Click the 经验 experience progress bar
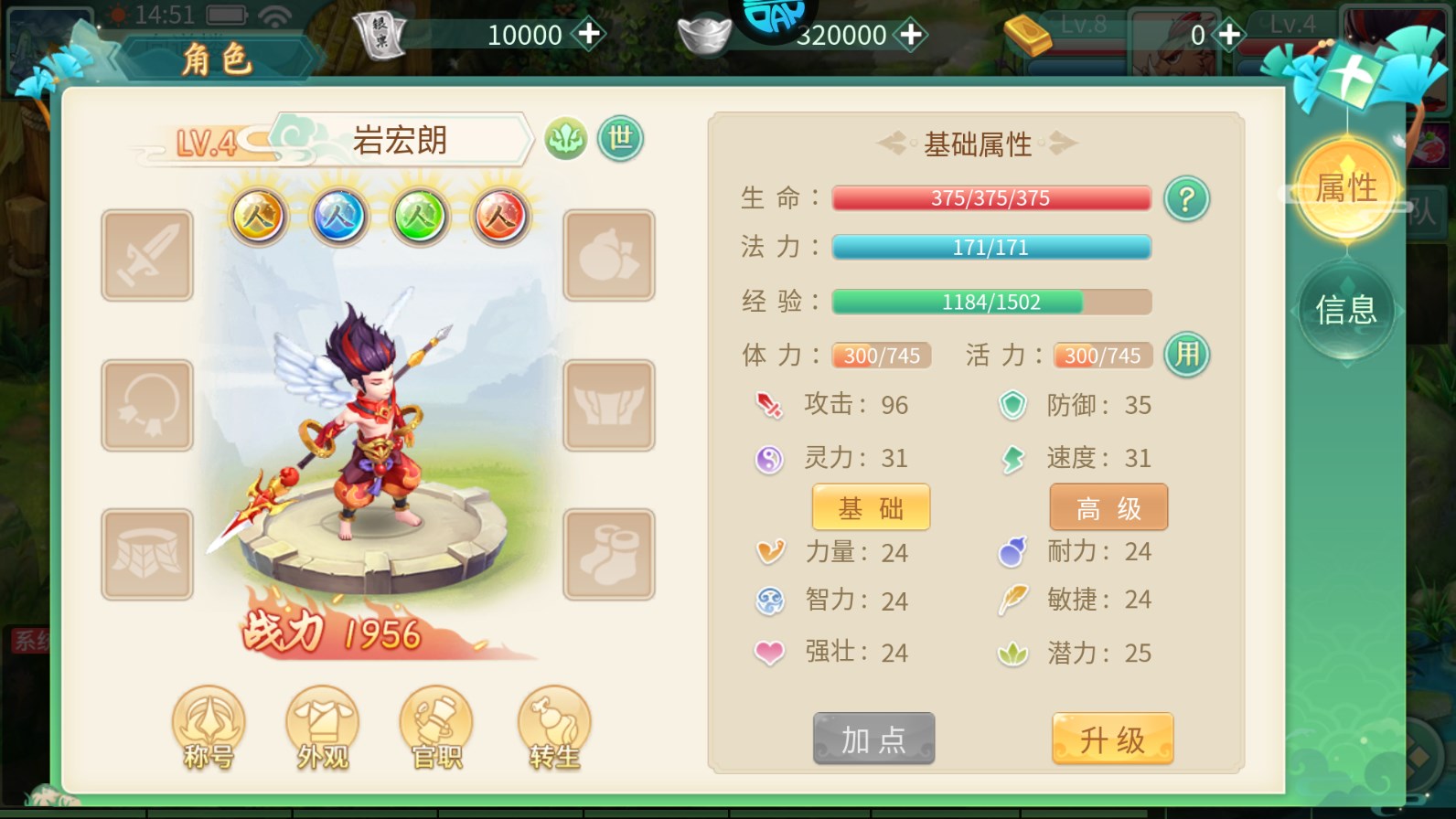The width and height of the screenshot is (1456, 819). [990, 301]
